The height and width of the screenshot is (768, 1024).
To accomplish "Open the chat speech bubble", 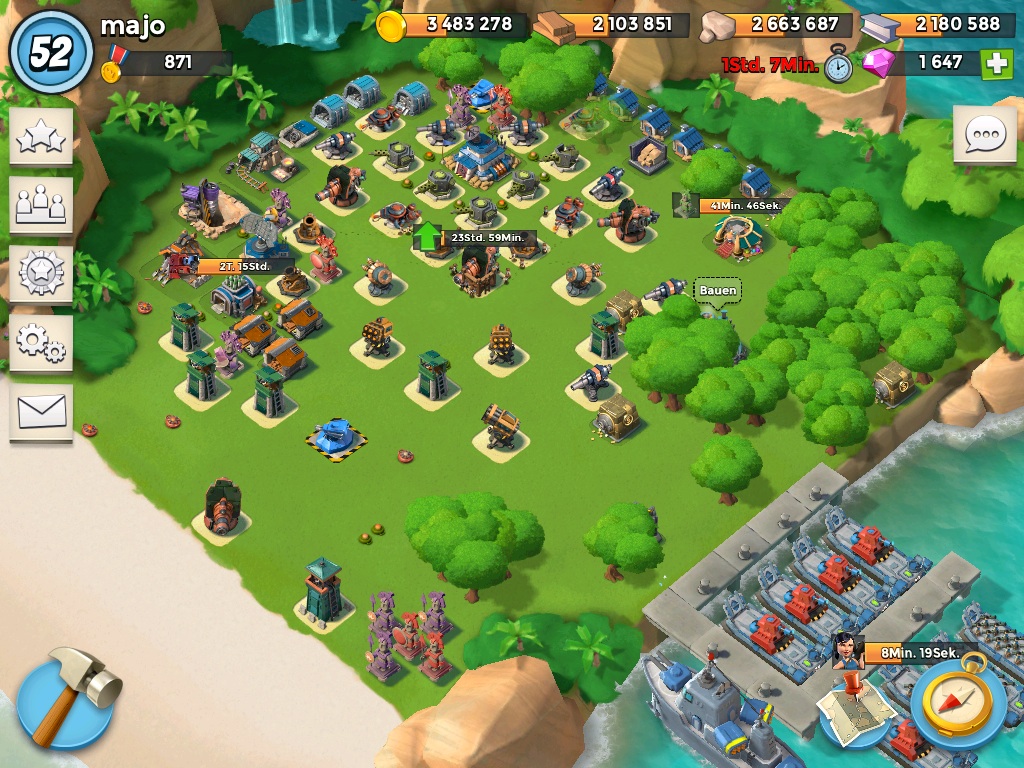I will pos(984,134).
